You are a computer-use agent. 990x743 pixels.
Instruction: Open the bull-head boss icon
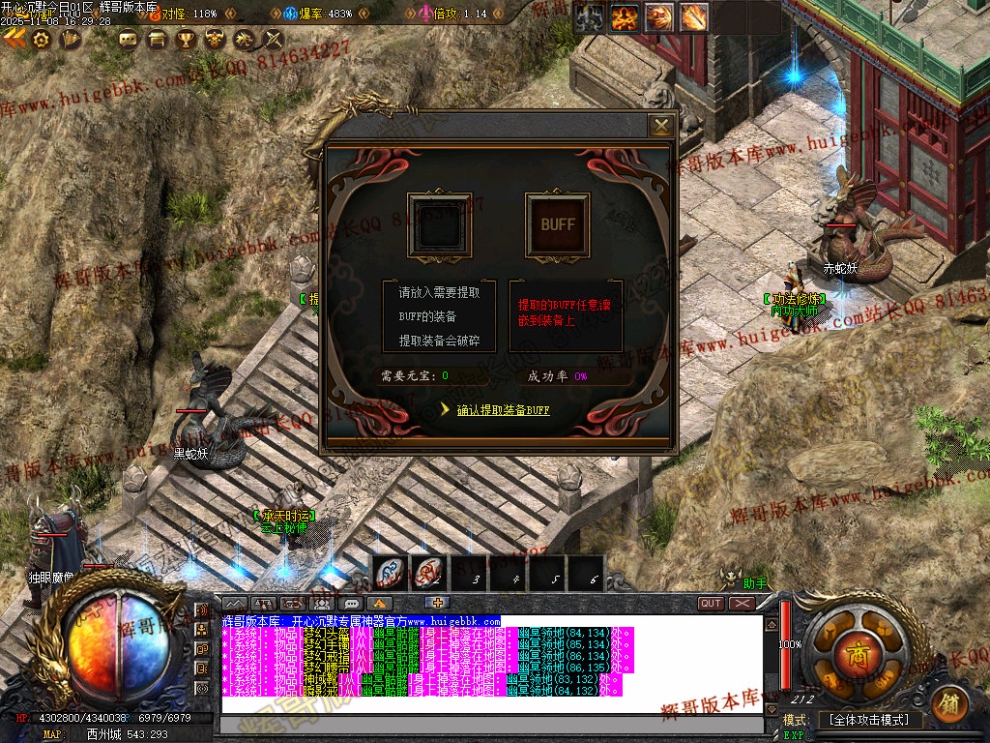point(214,39)
